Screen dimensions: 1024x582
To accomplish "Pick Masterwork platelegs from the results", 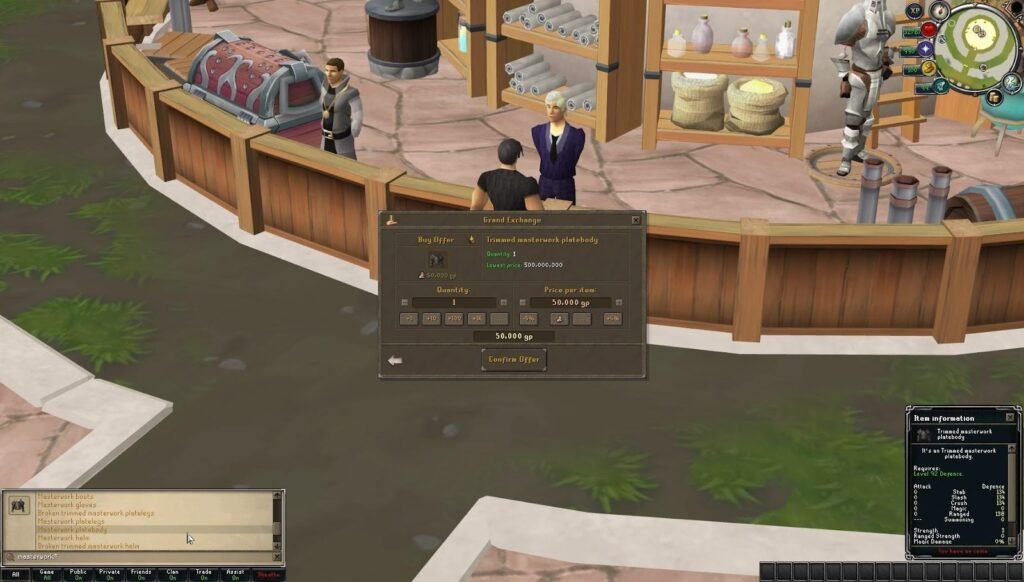I will coord(71,521).
